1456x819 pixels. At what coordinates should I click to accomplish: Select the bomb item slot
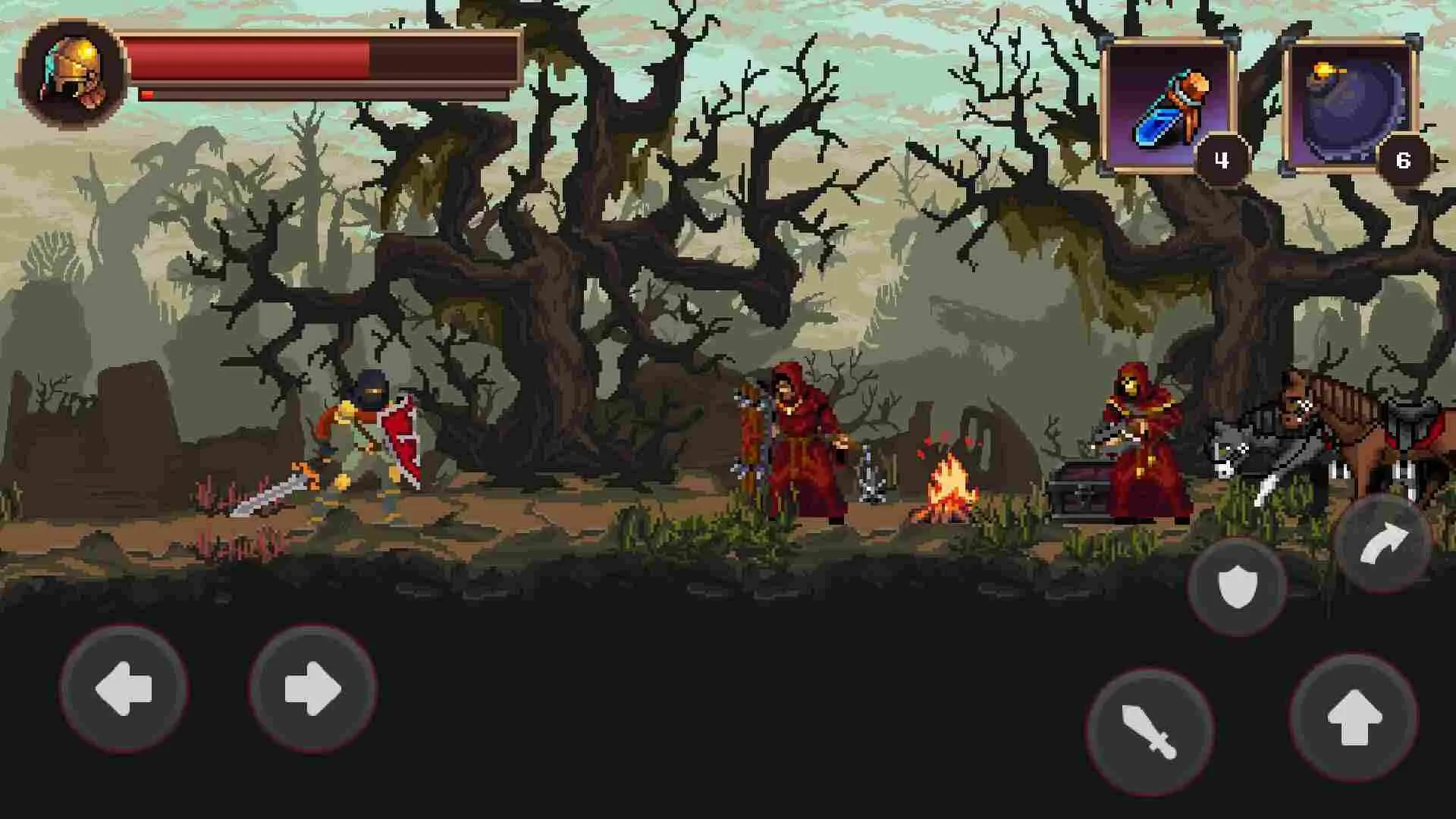(x=1354, y=102)
